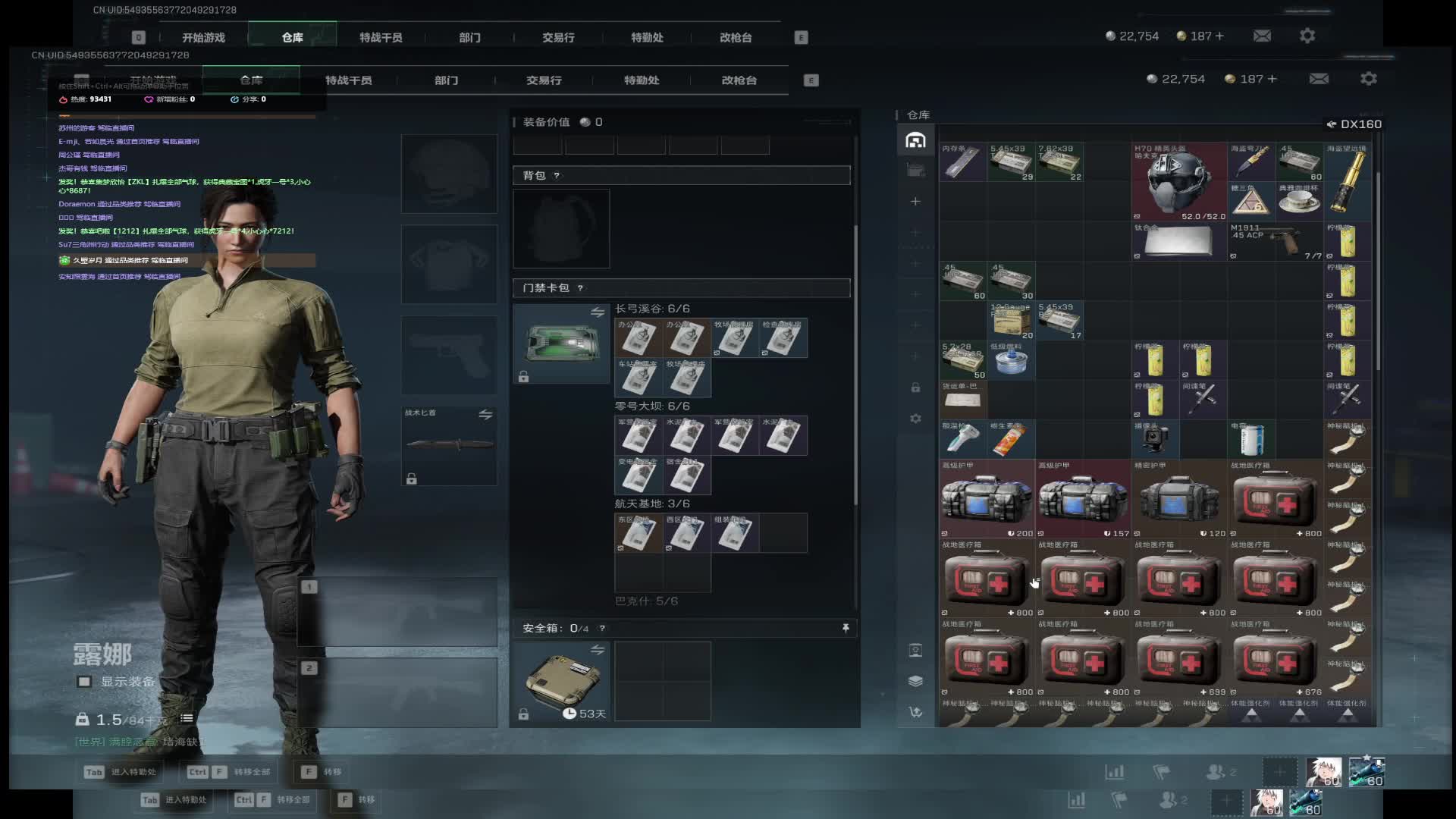This screenshot has width=1456, height=819.
Task: Open the list icon beside carry weight
Action: (187, 719)
